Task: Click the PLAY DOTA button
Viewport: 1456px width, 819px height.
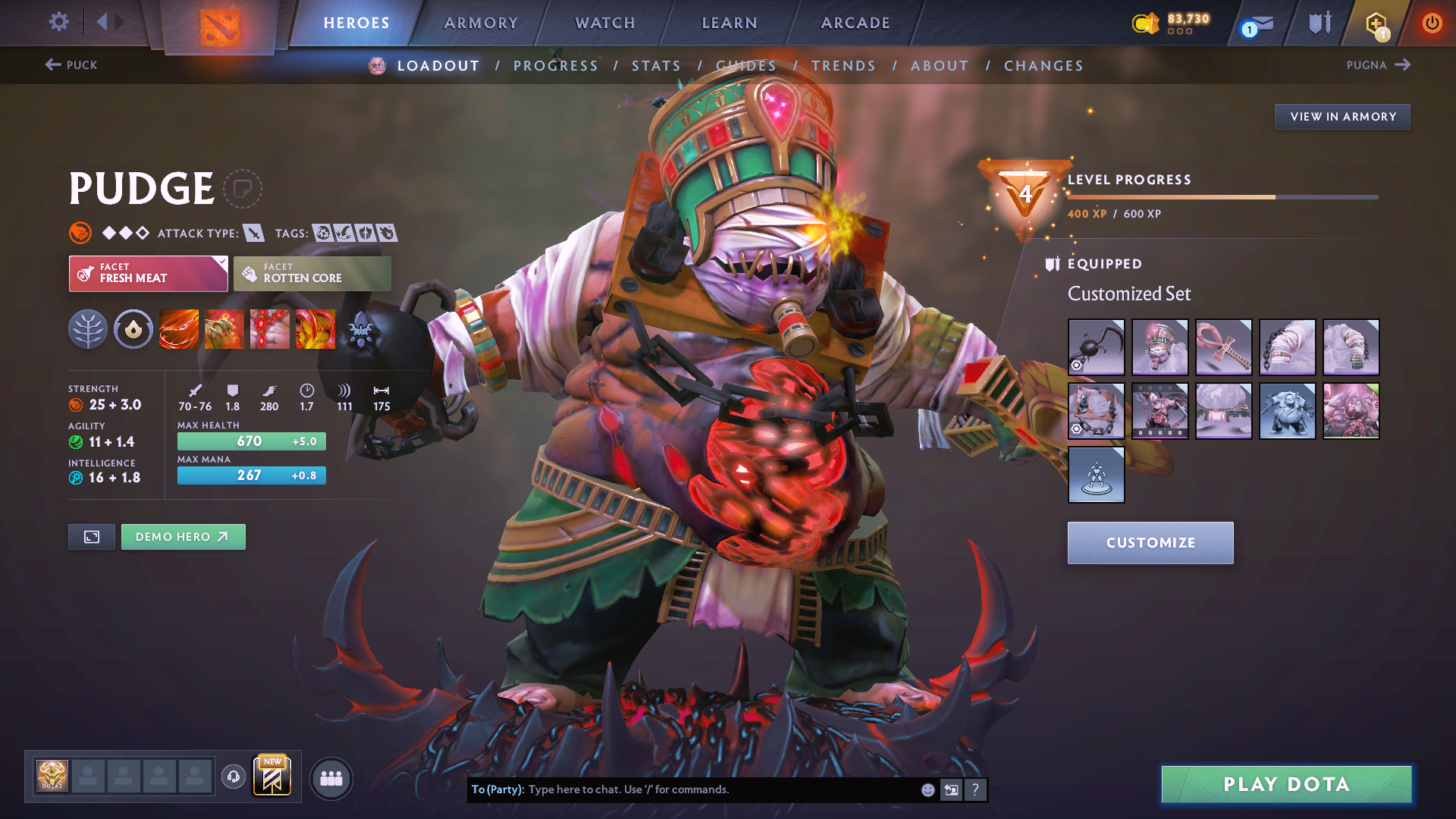Action: point(1285,784)
